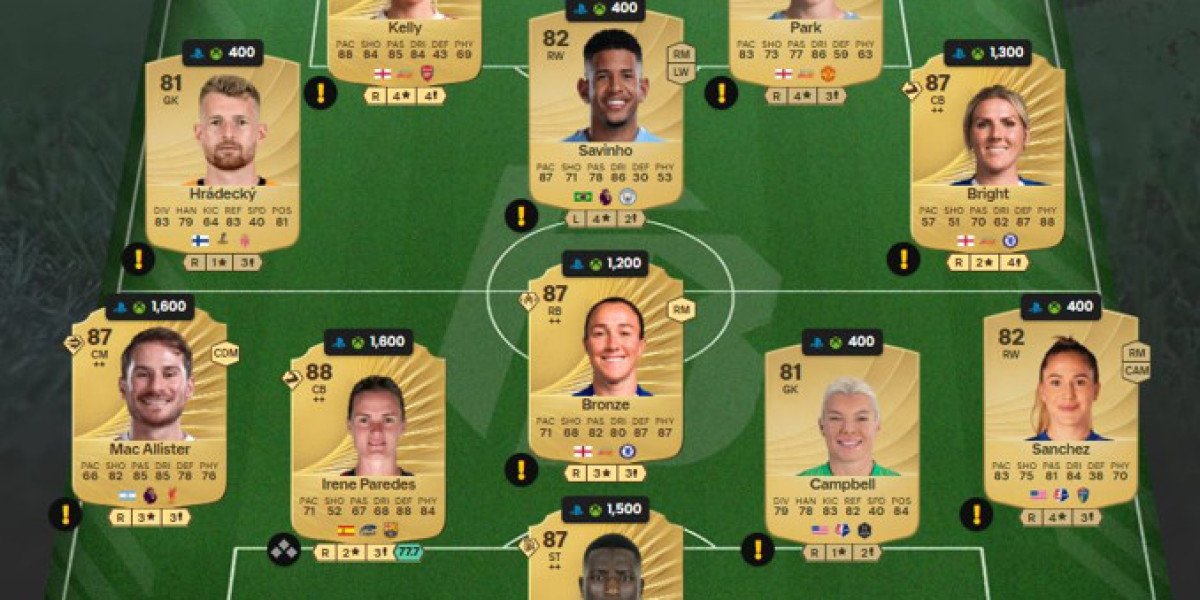
Task: Open the Irene Paredes card
Action: (368, 440)
